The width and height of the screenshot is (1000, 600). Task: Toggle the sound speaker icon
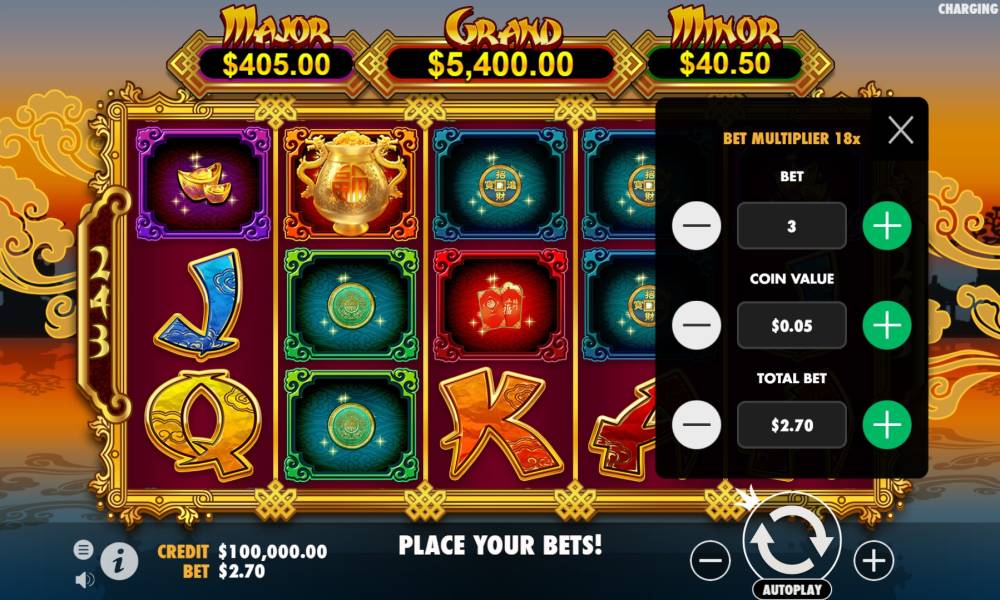[x=84, y=579]
